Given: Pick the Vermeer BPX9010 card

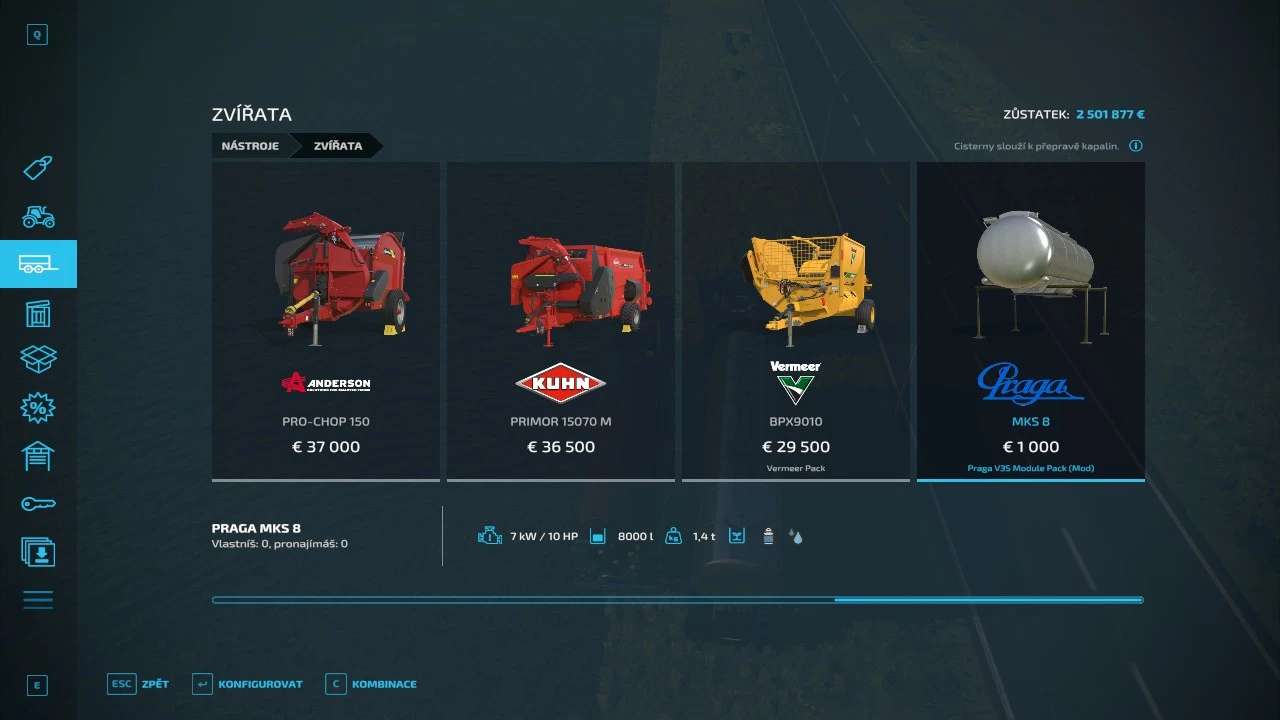Looking at the screenshot, I should (795, 321).
